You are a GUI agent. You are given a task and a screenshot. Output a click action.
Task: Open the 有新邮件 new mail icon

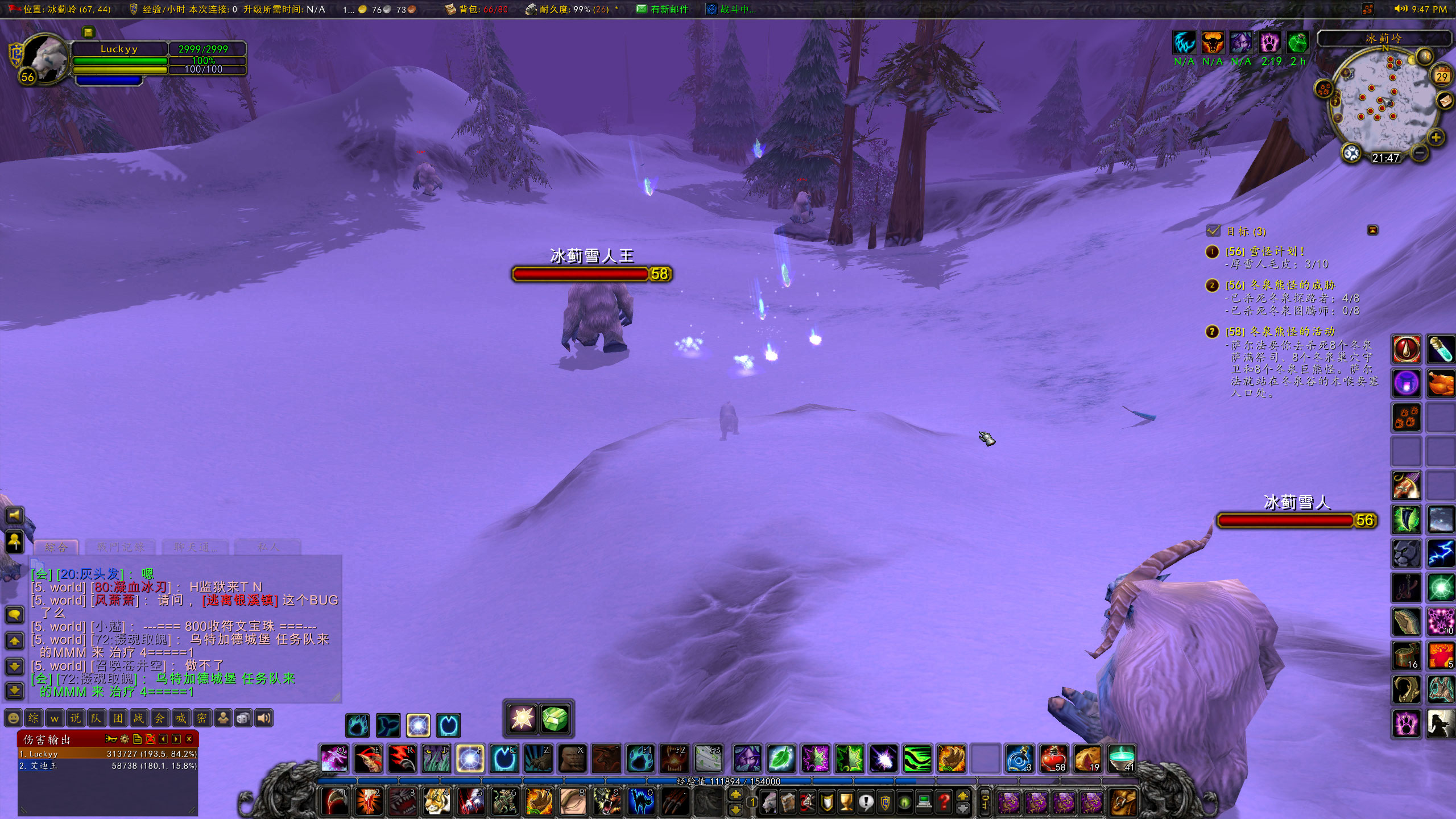tap(642, 9)
